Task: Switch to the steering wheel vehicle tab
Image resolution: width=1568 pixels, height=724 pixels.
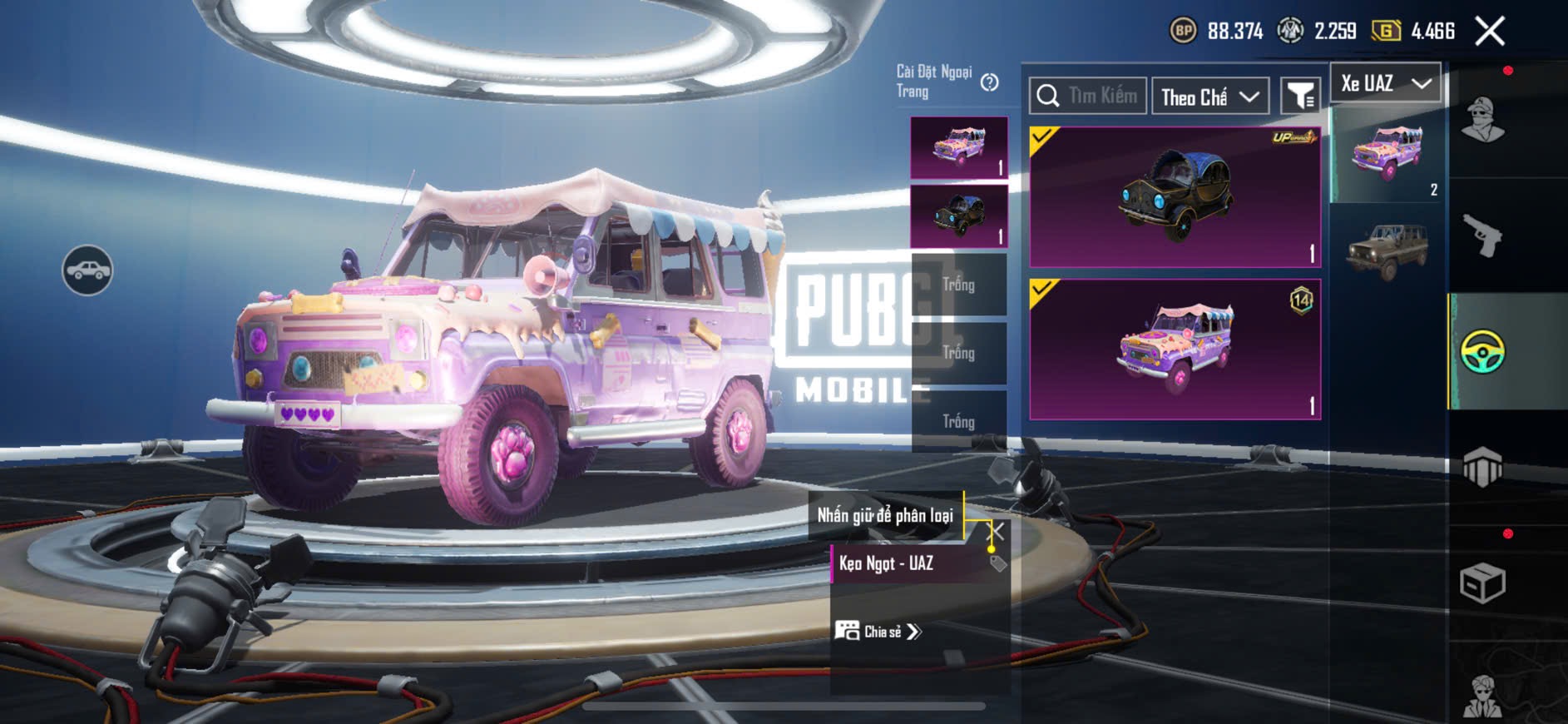Action: pos(1482,351)
